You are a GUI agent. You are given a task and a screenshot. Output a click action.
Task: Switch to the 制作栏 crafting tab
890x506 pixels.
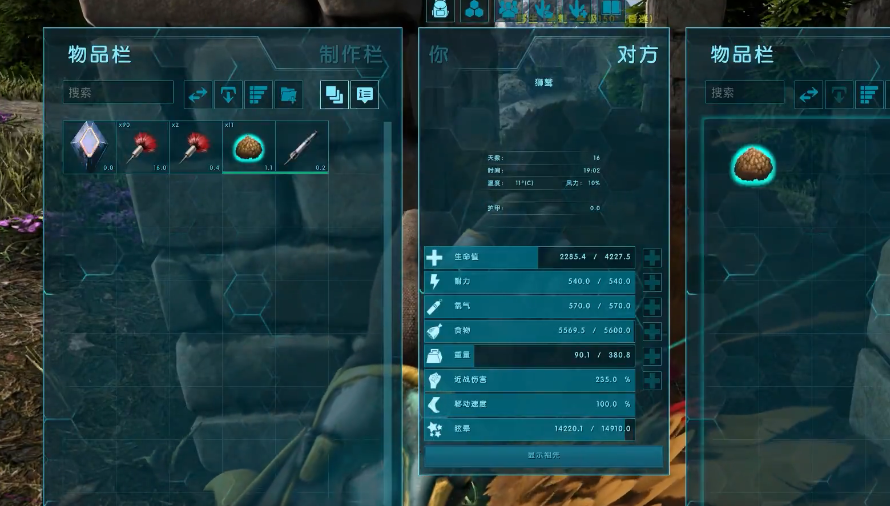pyautogui.click(x=350, y=54)
